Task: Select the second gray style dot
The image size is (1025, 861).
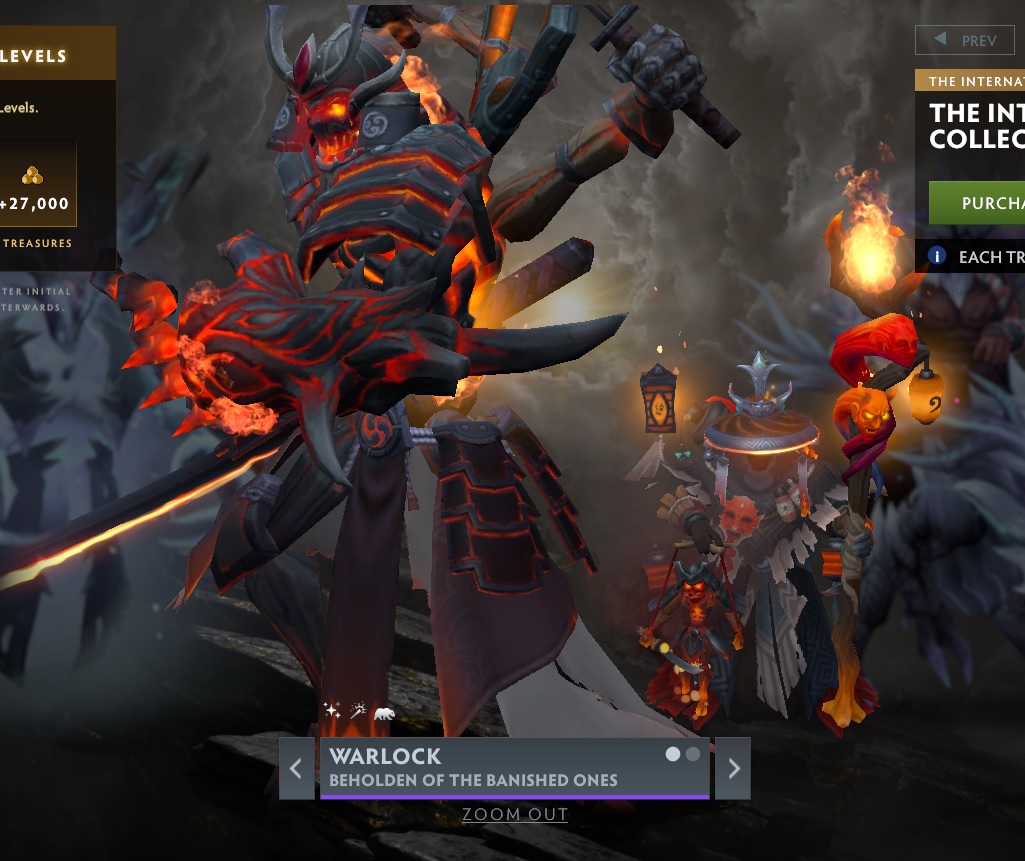Action: click(x=693, y=755)
